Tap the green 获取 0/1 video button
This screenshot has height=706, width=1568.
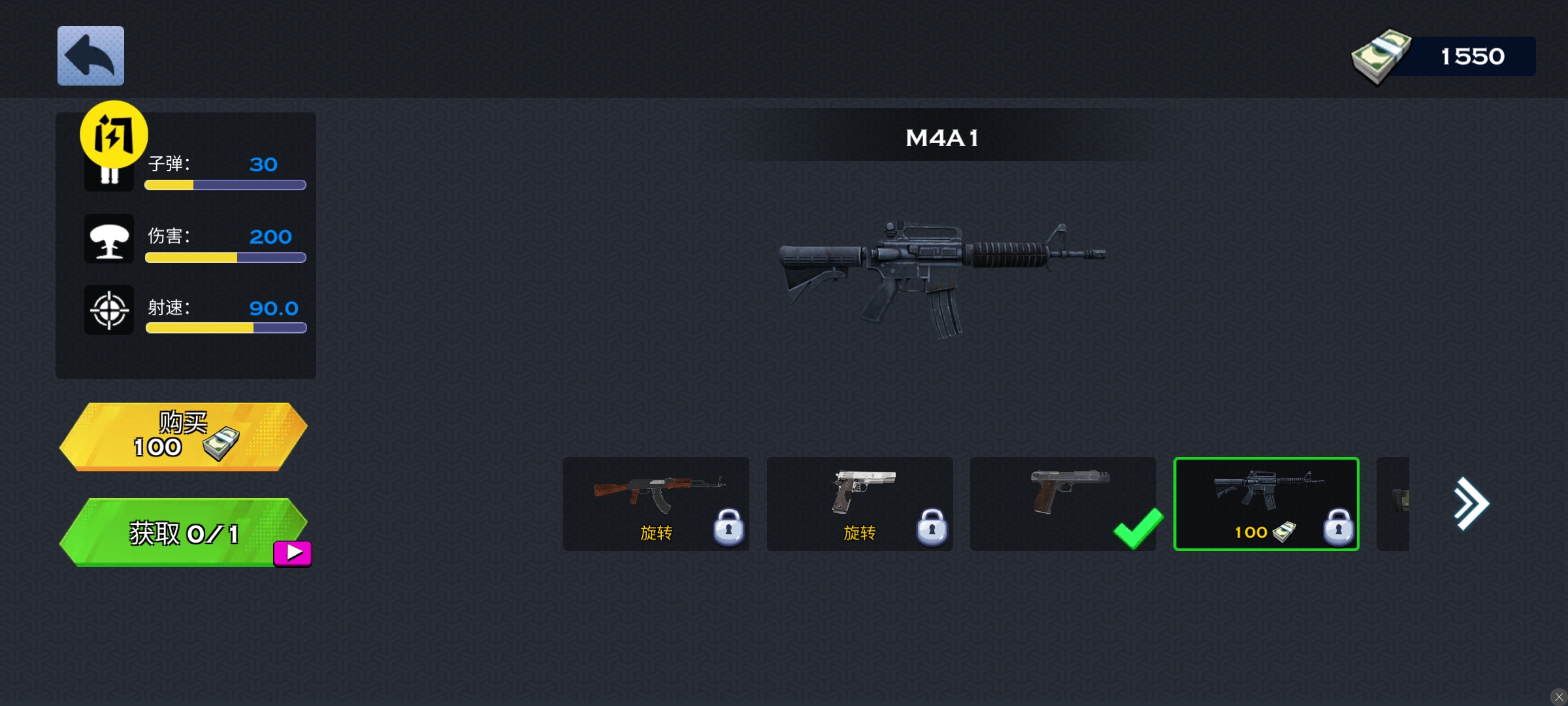click(183, 533)
